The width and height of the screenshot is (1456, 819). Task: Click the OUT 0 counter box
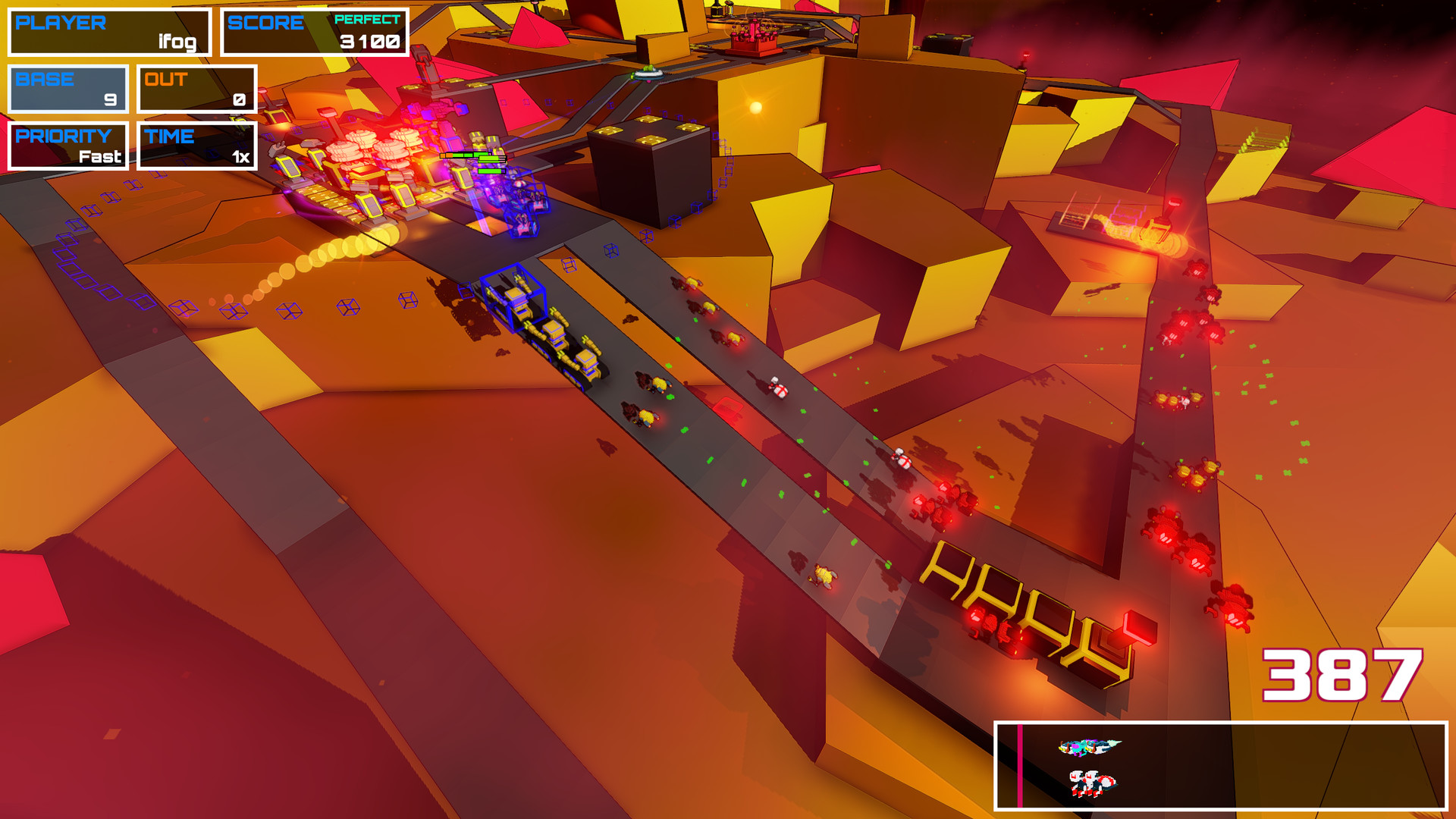pyautogui.click(x=196, y=89)
